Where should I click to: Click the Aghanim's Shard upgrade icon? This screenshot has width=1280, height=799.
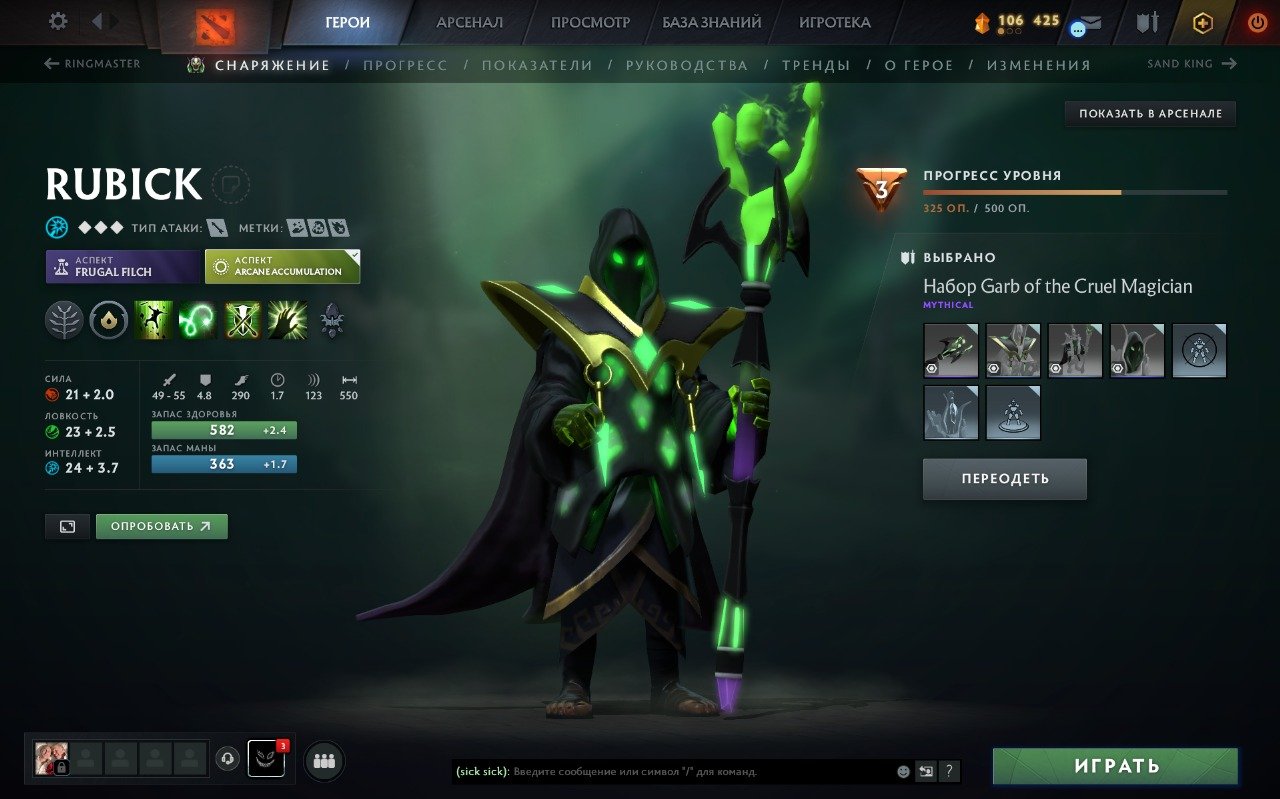(330, 319)
